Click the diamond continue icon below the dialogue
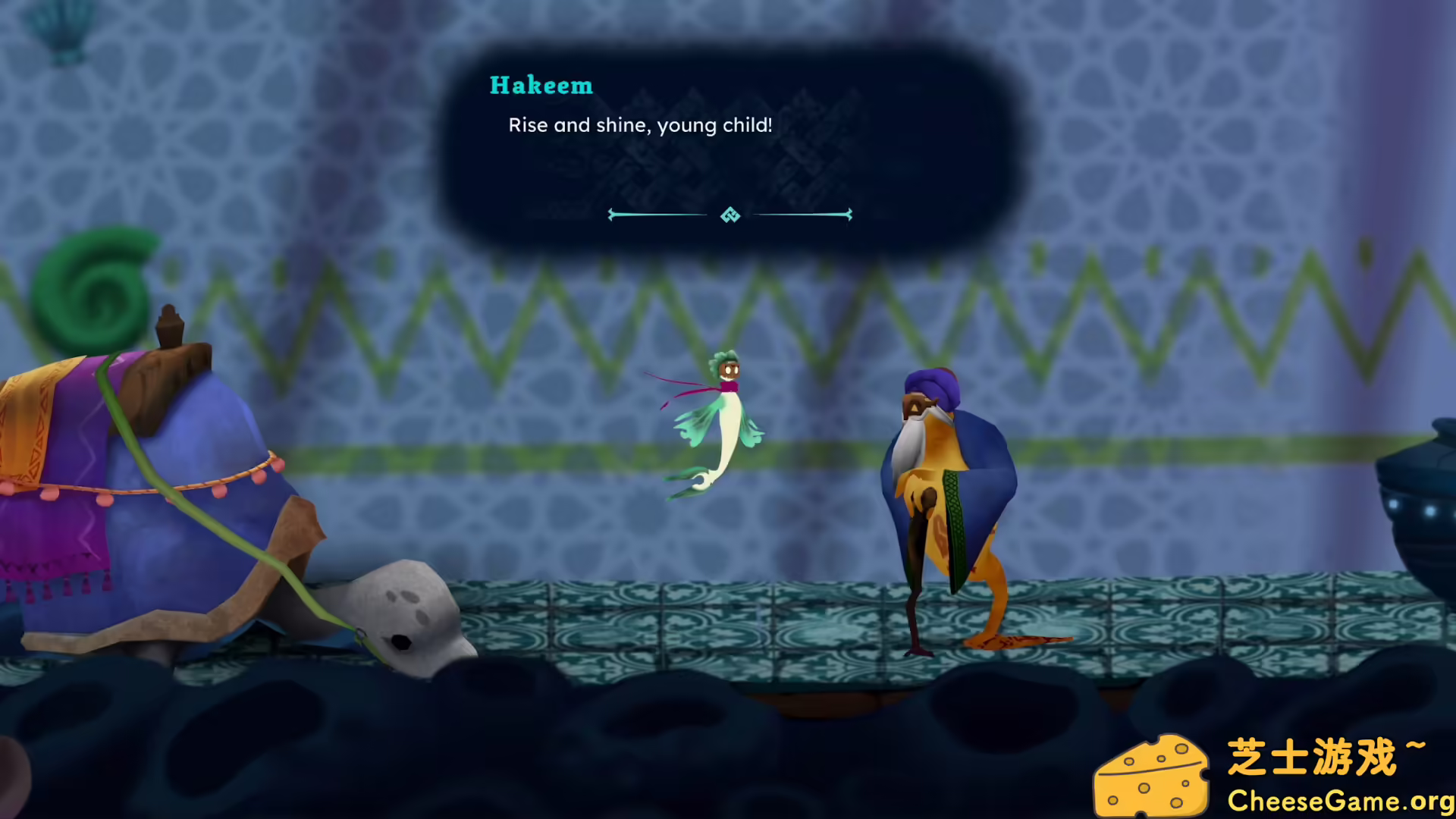The image size is (1456, 819). click(x=730, y=215)
